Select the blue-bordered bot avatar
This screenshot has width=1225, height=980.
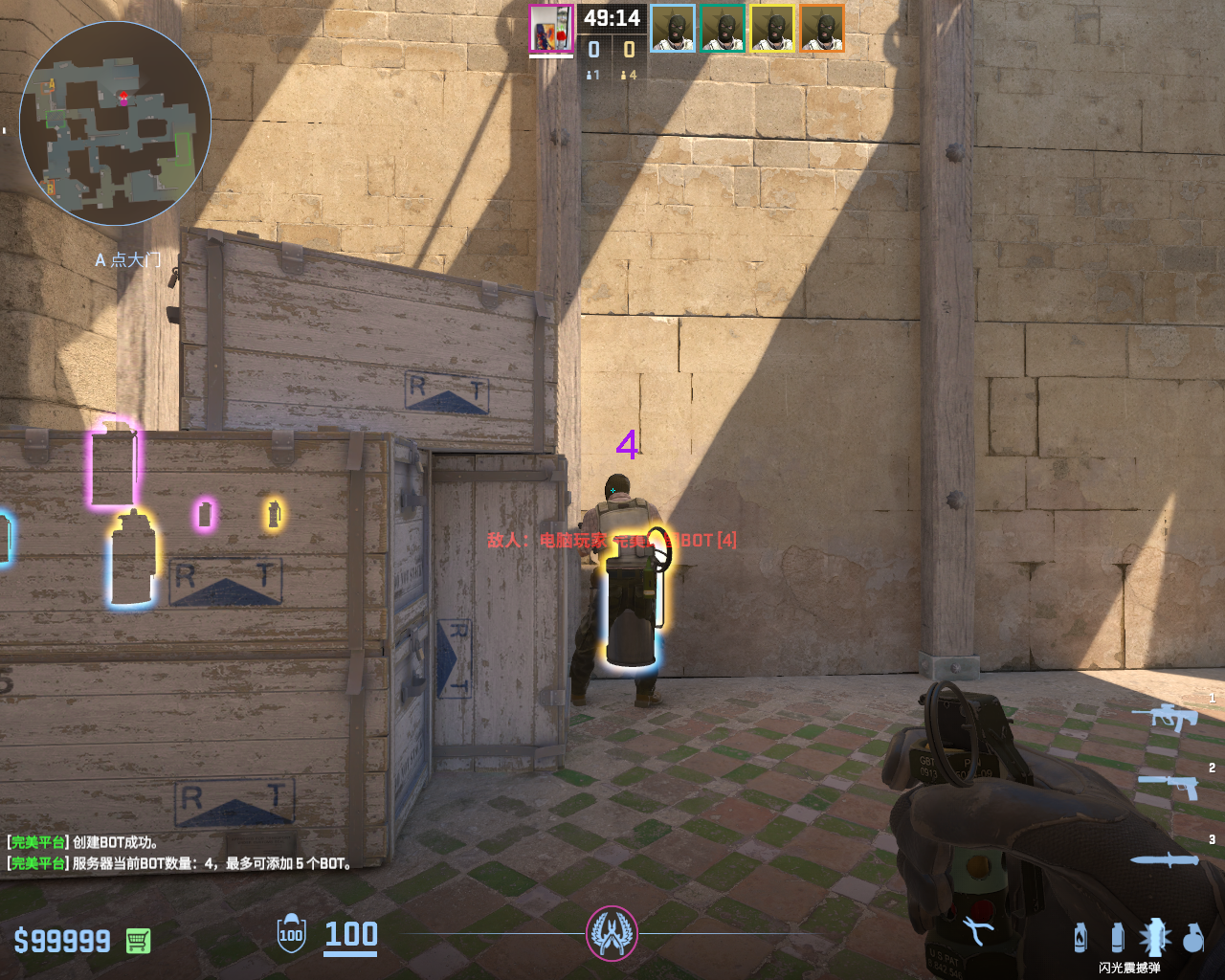point(673,29)
